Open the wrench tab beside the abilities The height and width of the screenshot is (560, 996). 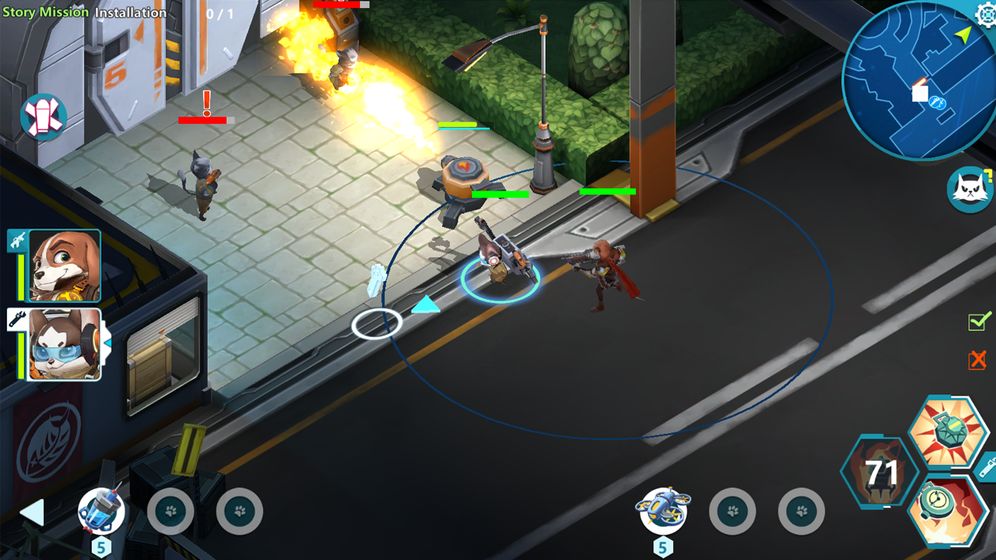click(x=987, y=467)
